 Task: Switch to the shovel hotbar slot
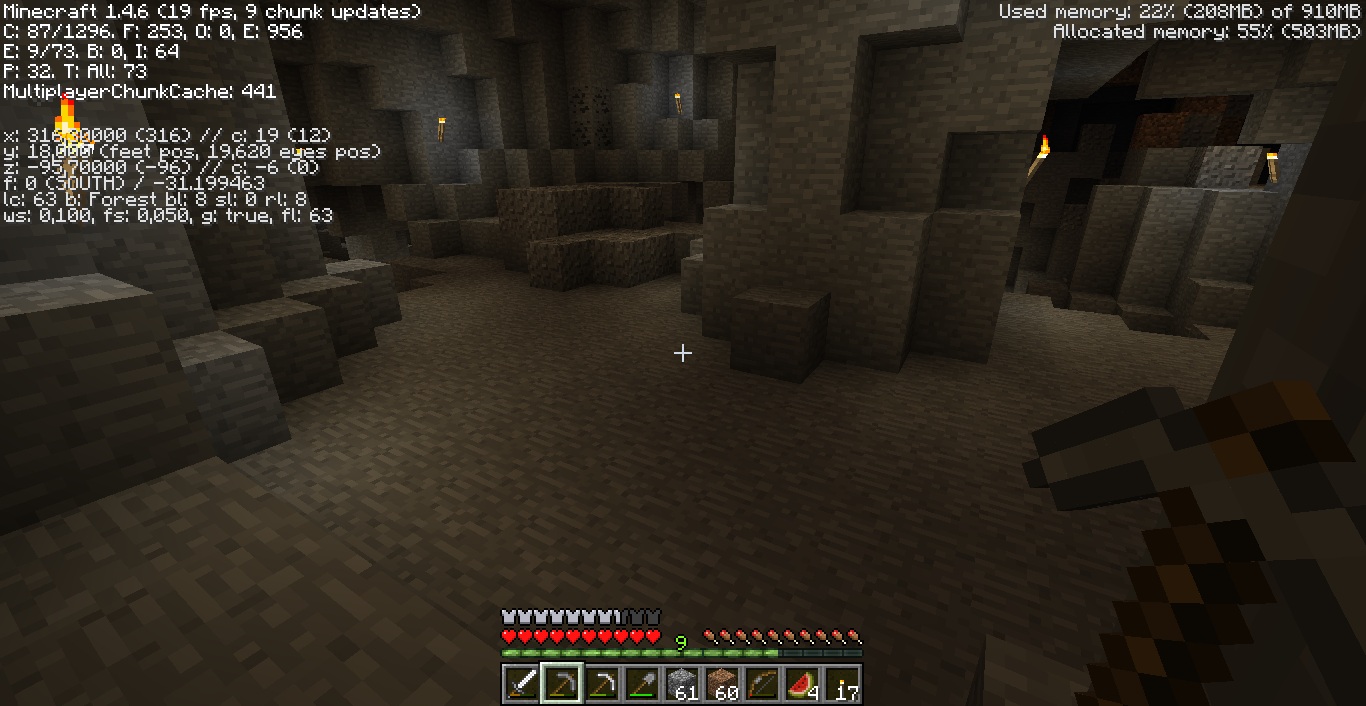click(x=642, y=685)
